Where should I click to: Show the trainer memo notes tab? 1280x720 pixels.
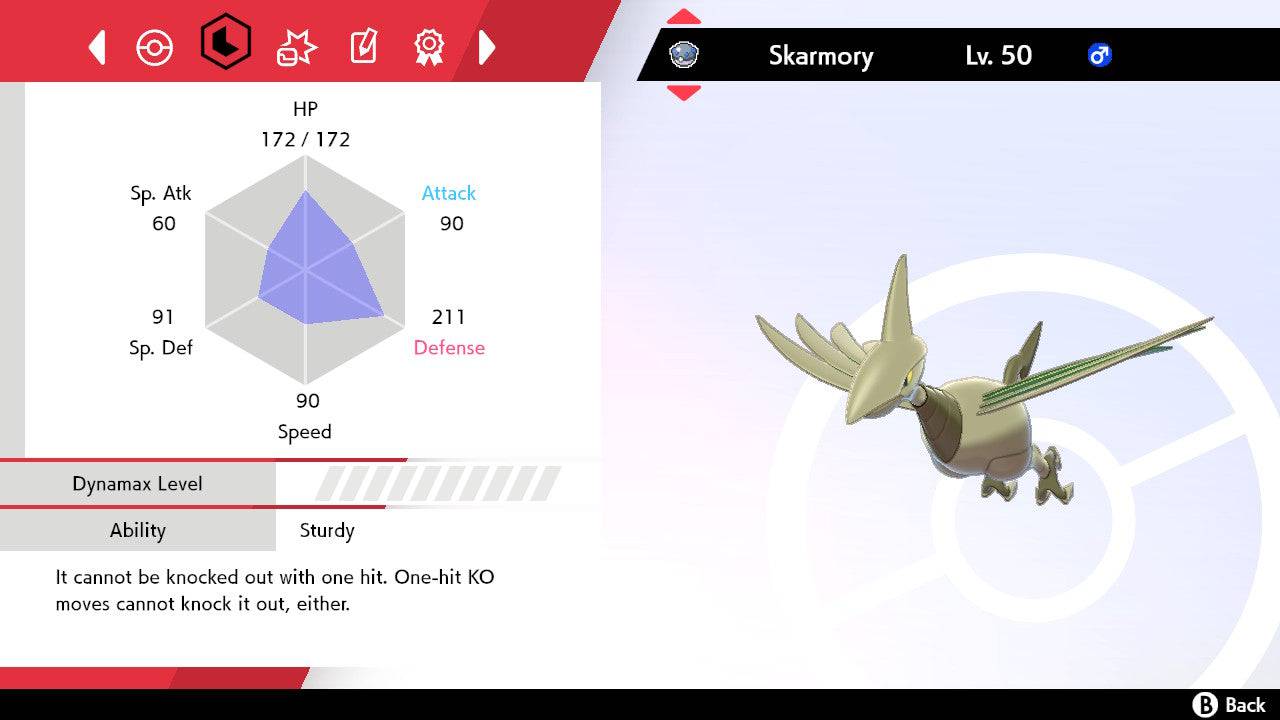tap(363, 46)
